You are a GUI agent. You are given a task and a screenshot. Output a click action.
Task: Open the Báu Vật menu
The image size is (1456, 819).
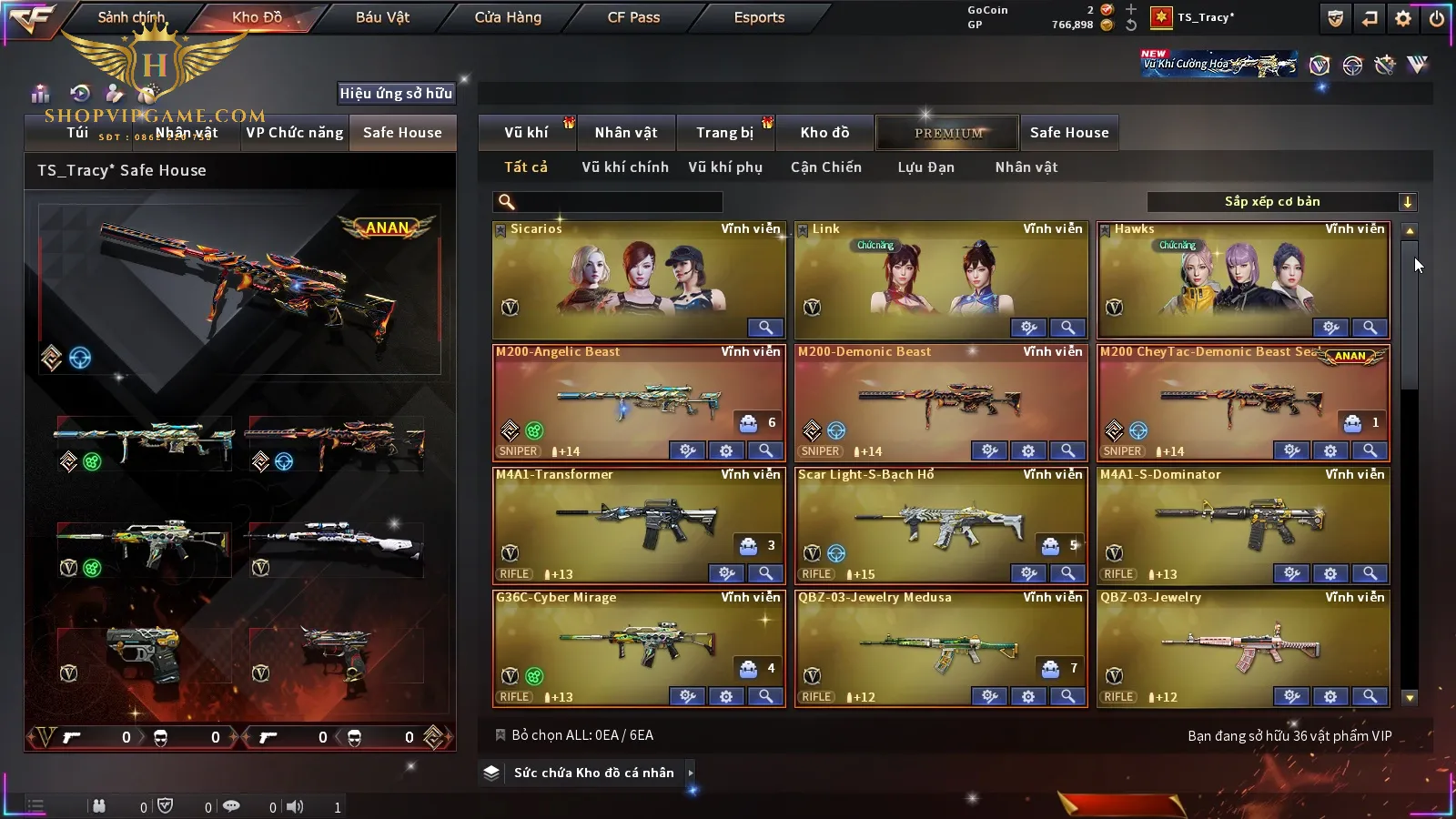(382, 17)
